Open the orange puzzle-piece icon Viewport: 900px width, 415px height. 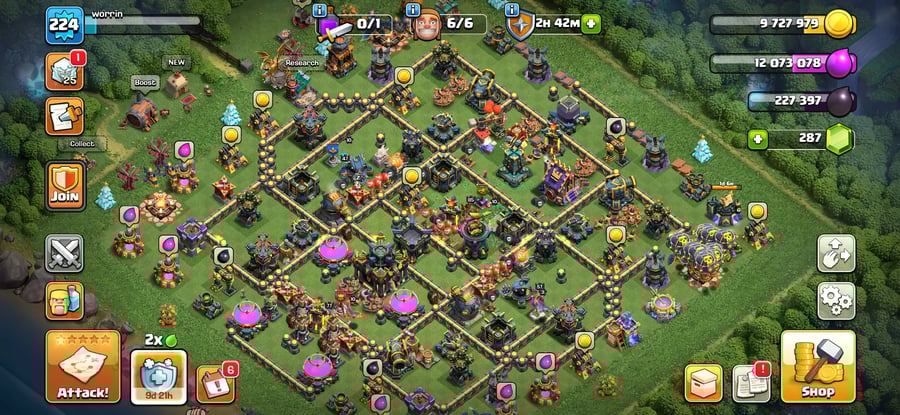coord(64,116)
